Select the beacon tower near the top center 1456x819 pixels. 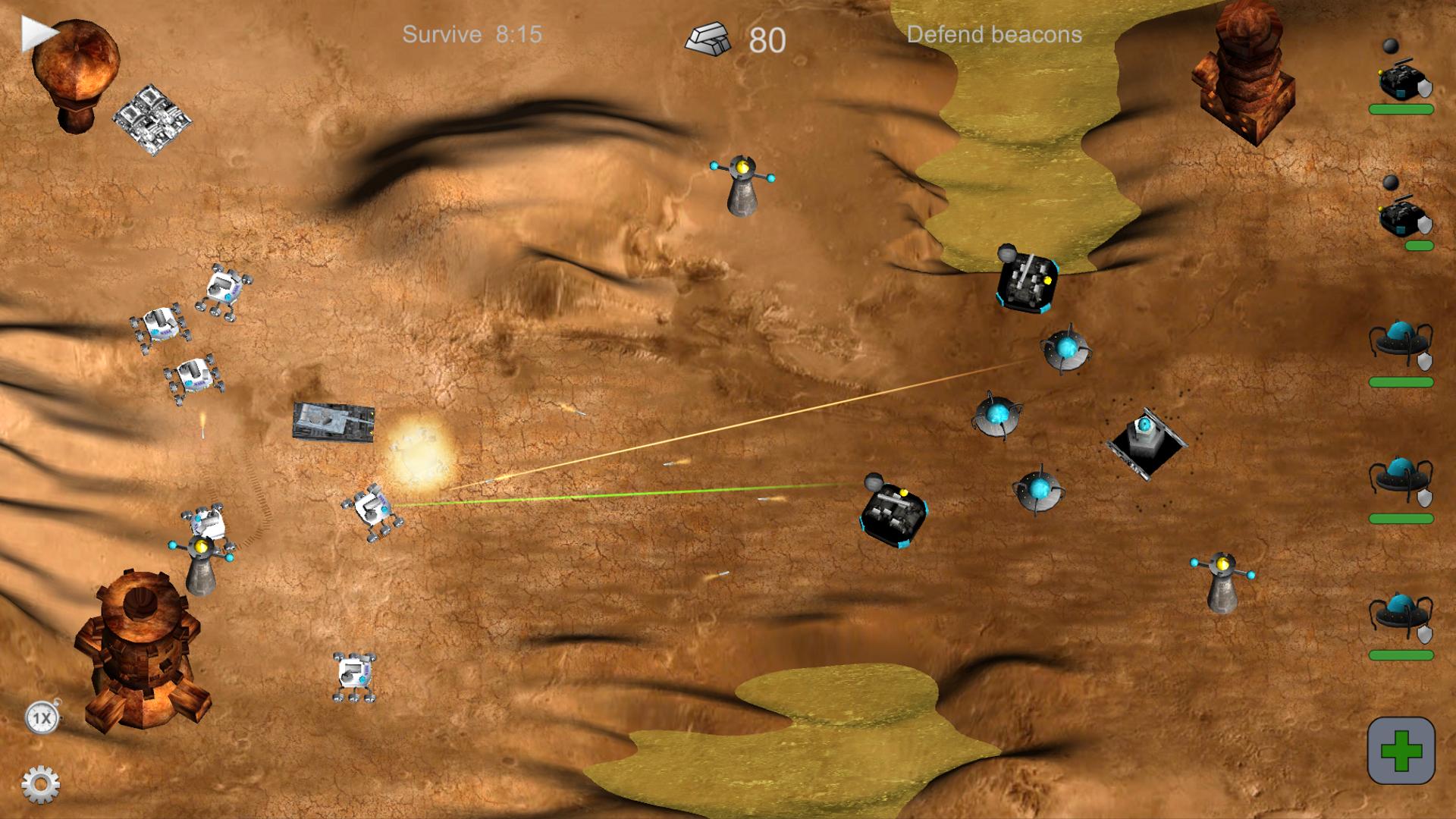741,190
